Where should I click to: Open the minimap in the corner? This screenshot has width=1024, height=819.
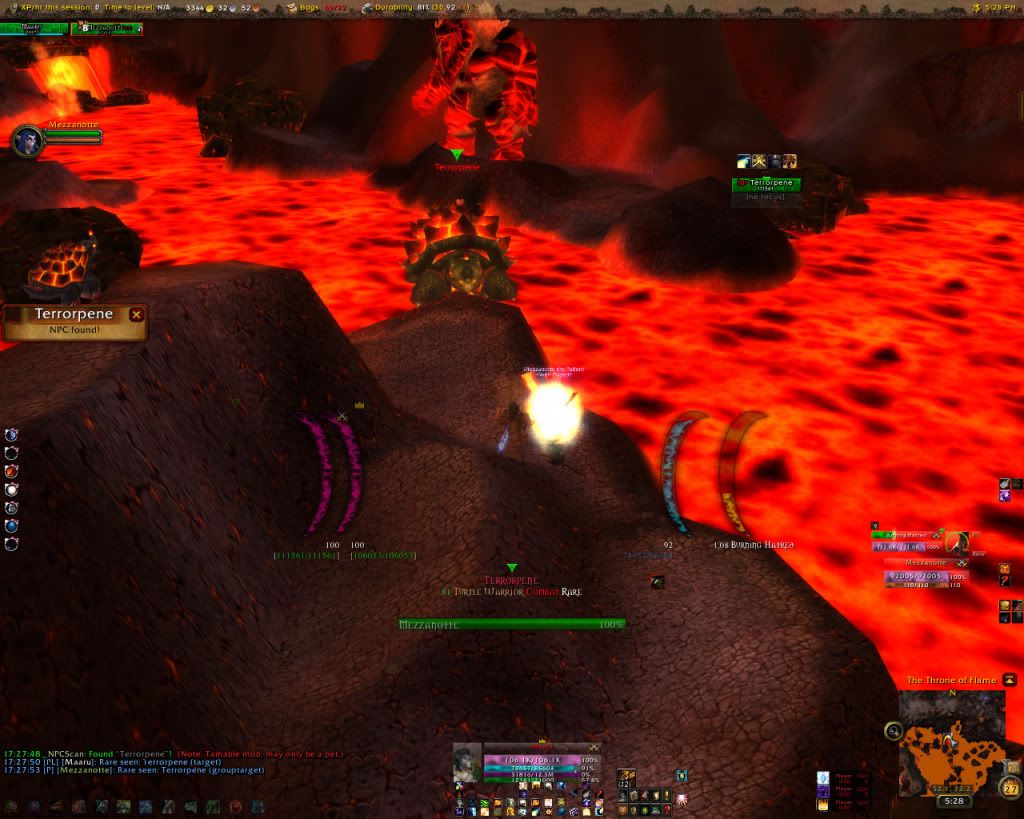click(951, 741)
